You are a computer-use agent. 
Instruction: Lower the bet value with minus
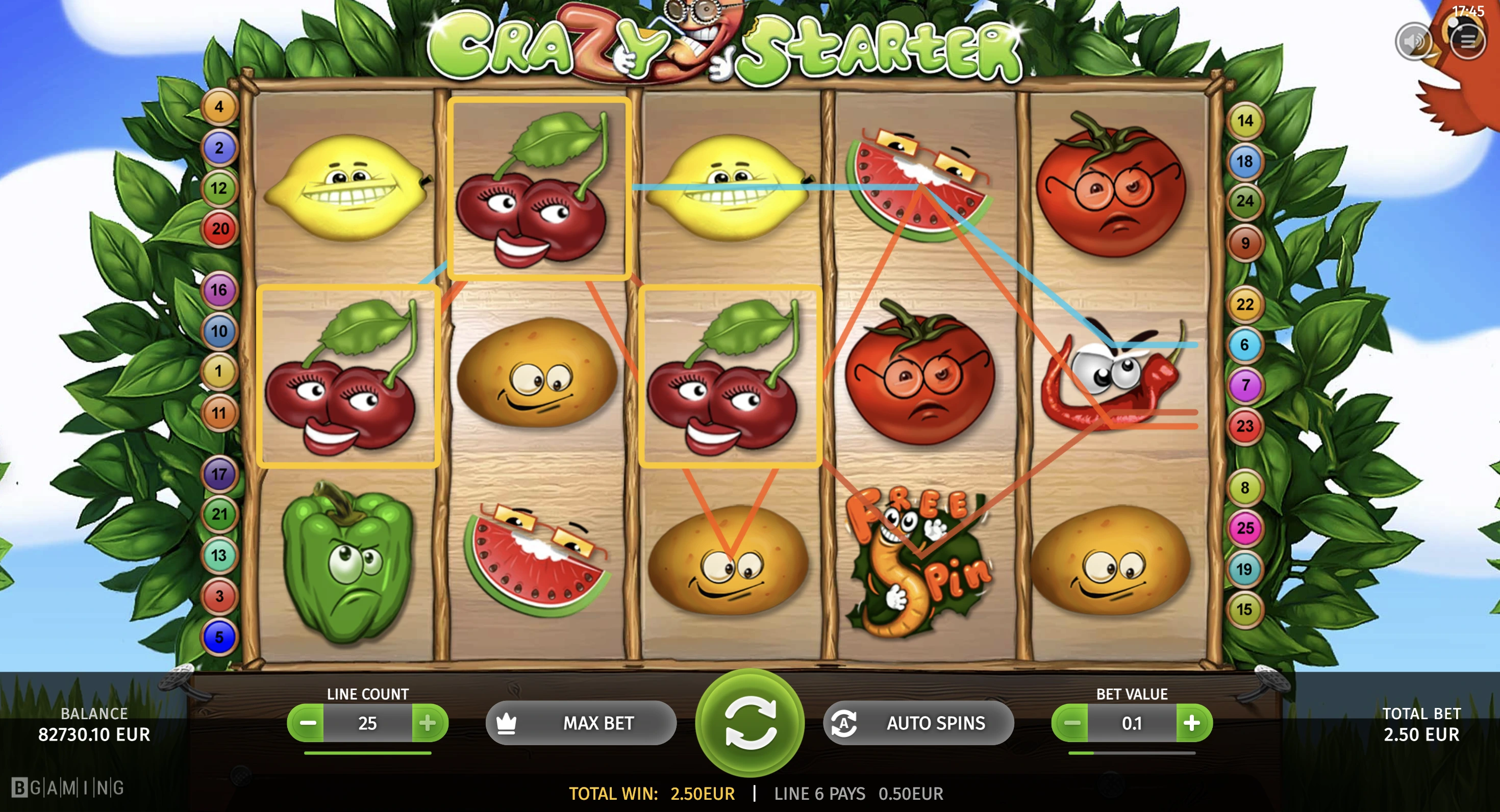(1071, 723)
